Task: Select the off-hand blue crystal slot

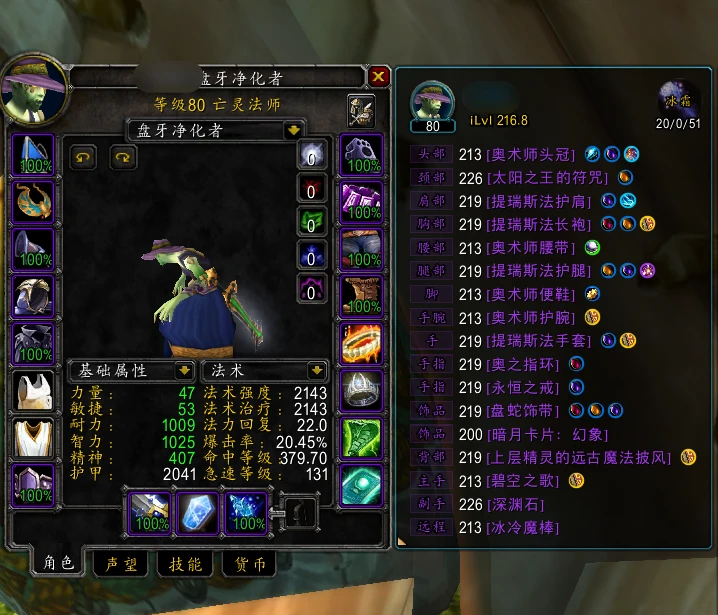Action: click(x=198, y=511)
